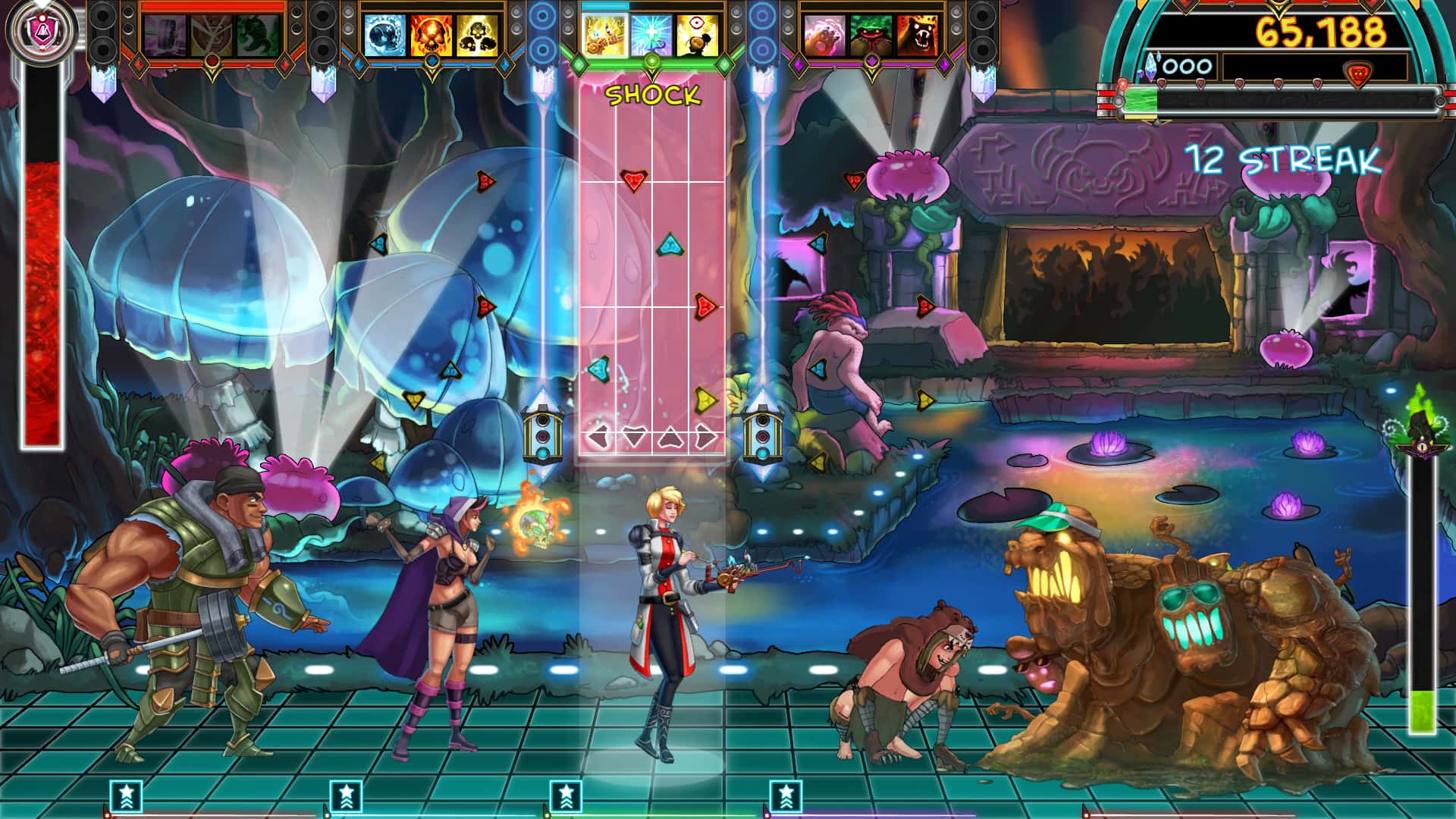1456x819 pixels.
Task: Select the SHOCK track header
Action: (654, 95)
